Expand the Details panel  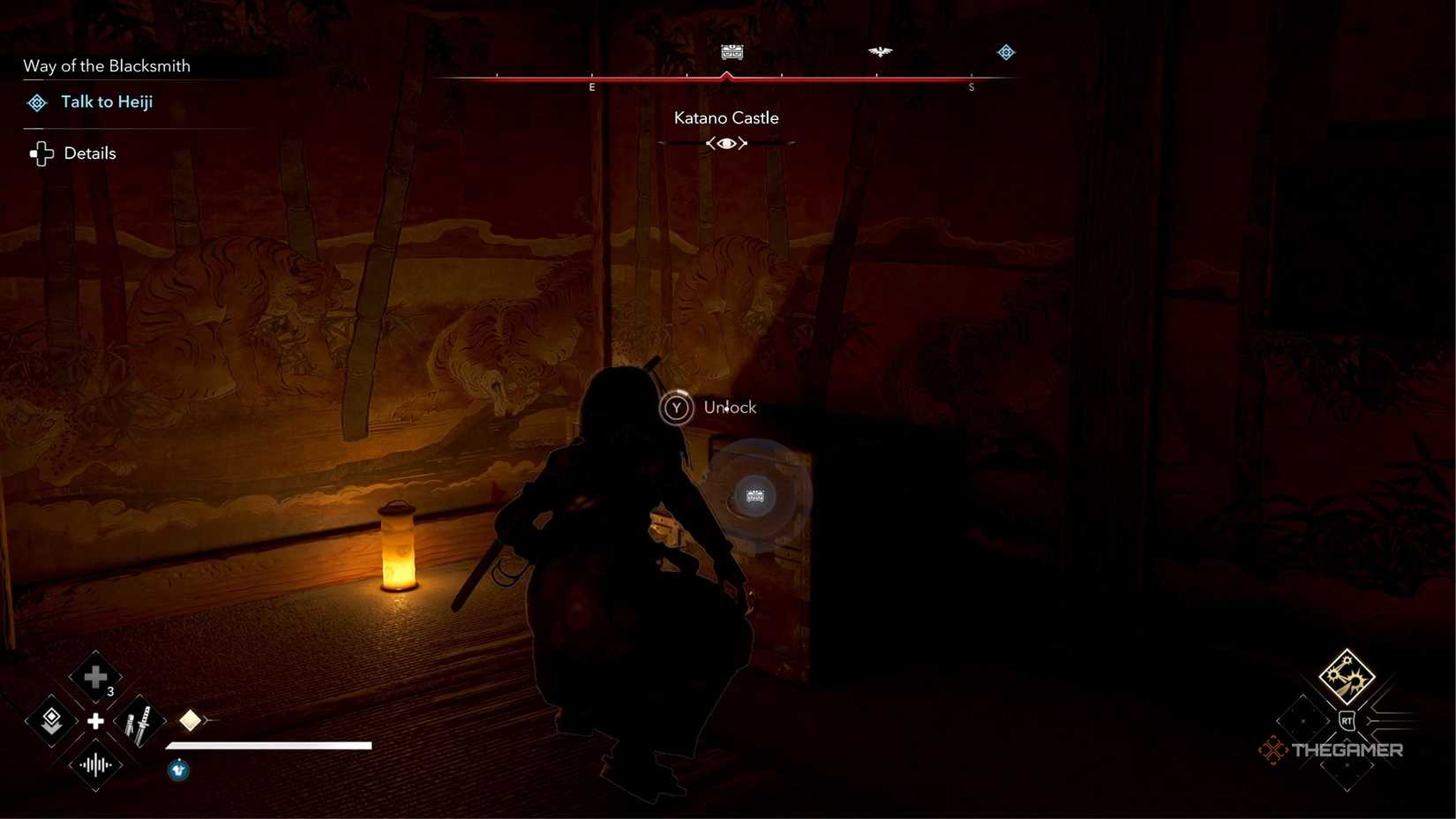coord(87,153)
